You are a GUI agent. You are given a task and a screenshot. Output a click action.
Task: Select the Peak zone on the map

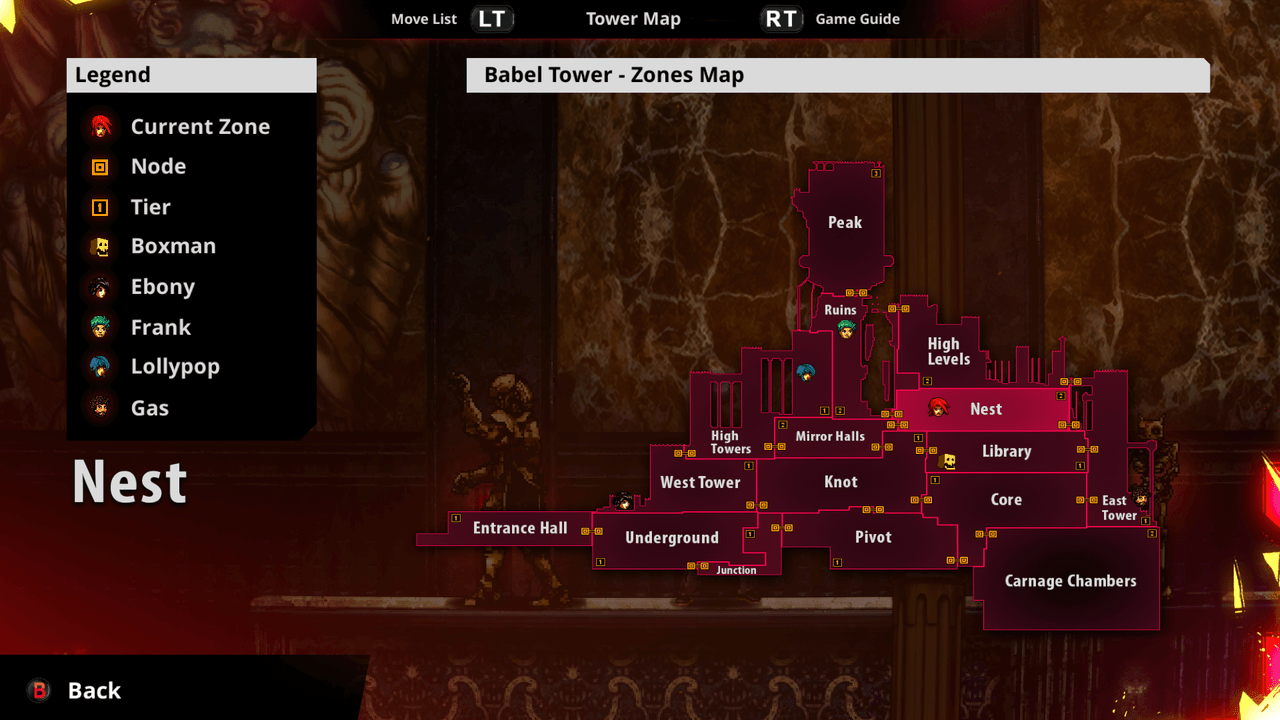pos(845,222)
